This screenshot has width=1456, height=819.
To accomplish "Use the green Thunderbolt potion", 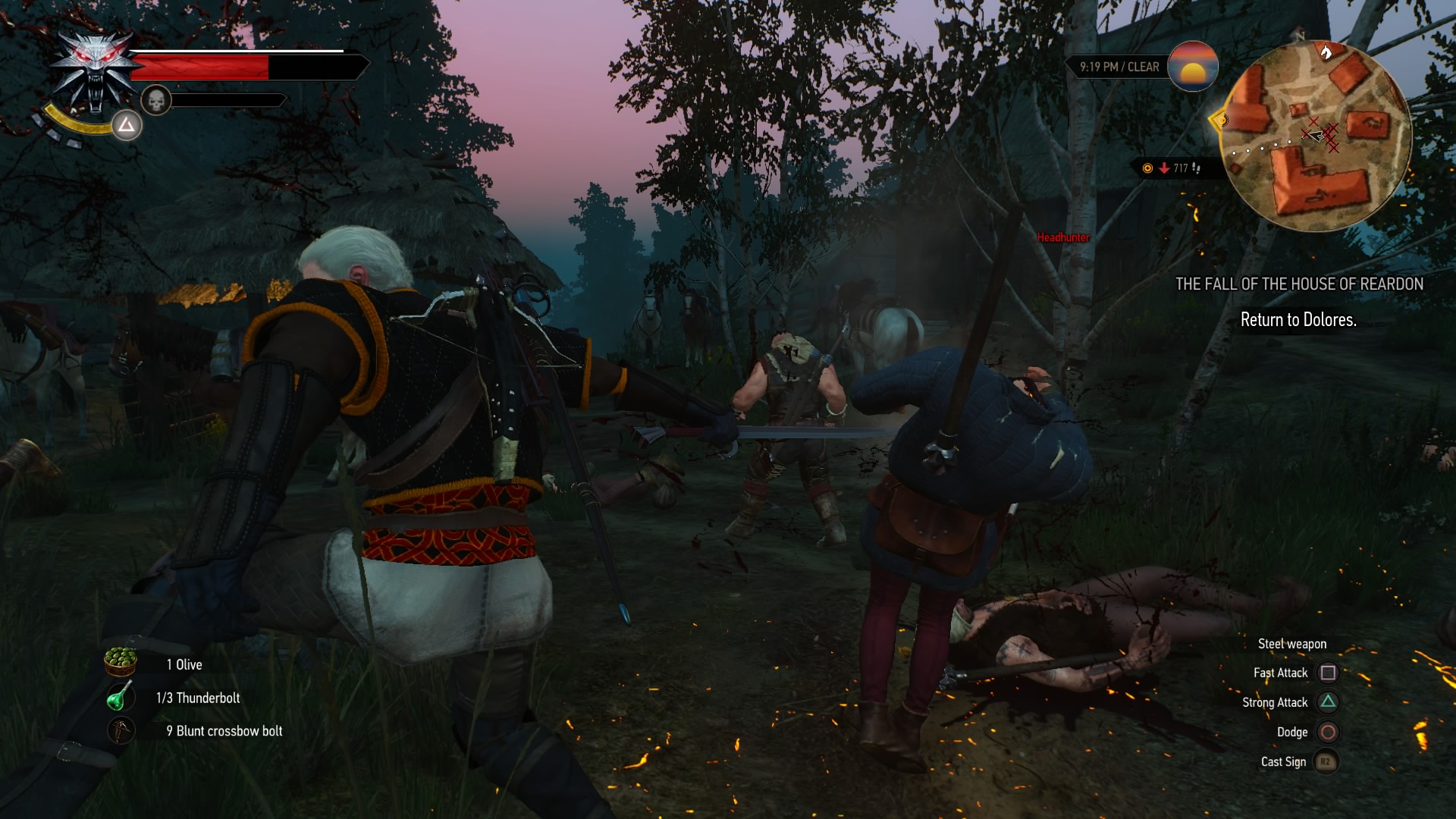I will [120, 697].
